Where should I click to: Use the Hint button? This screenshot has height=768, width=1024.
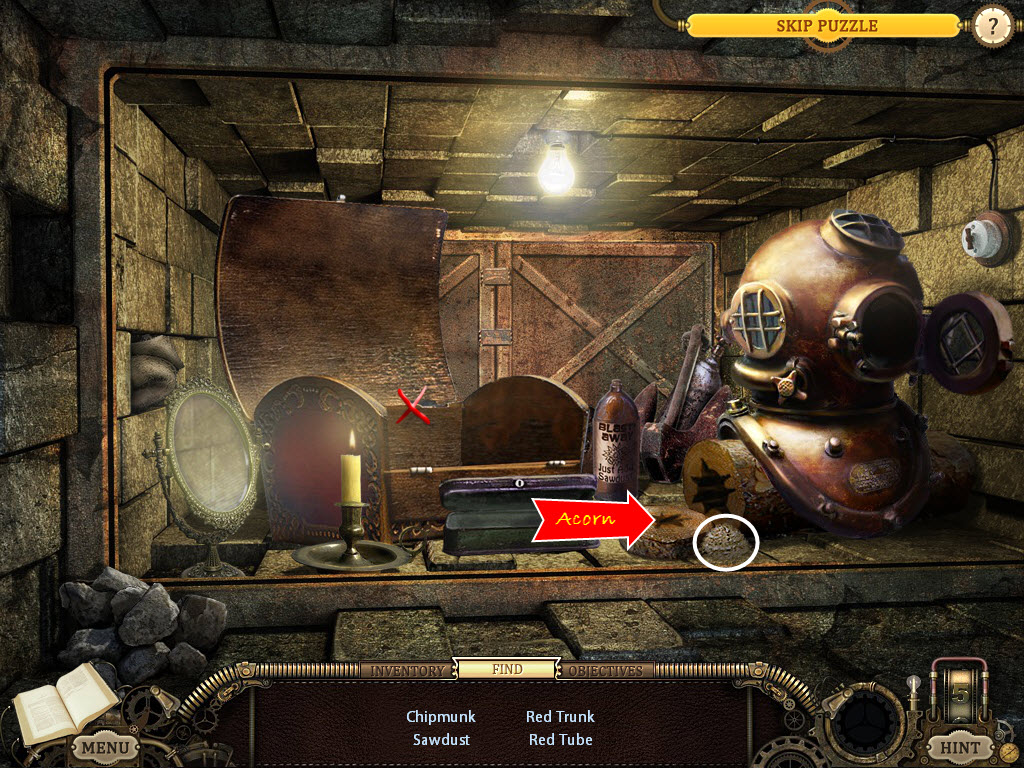pyautogui.click(x=960, y=747)
